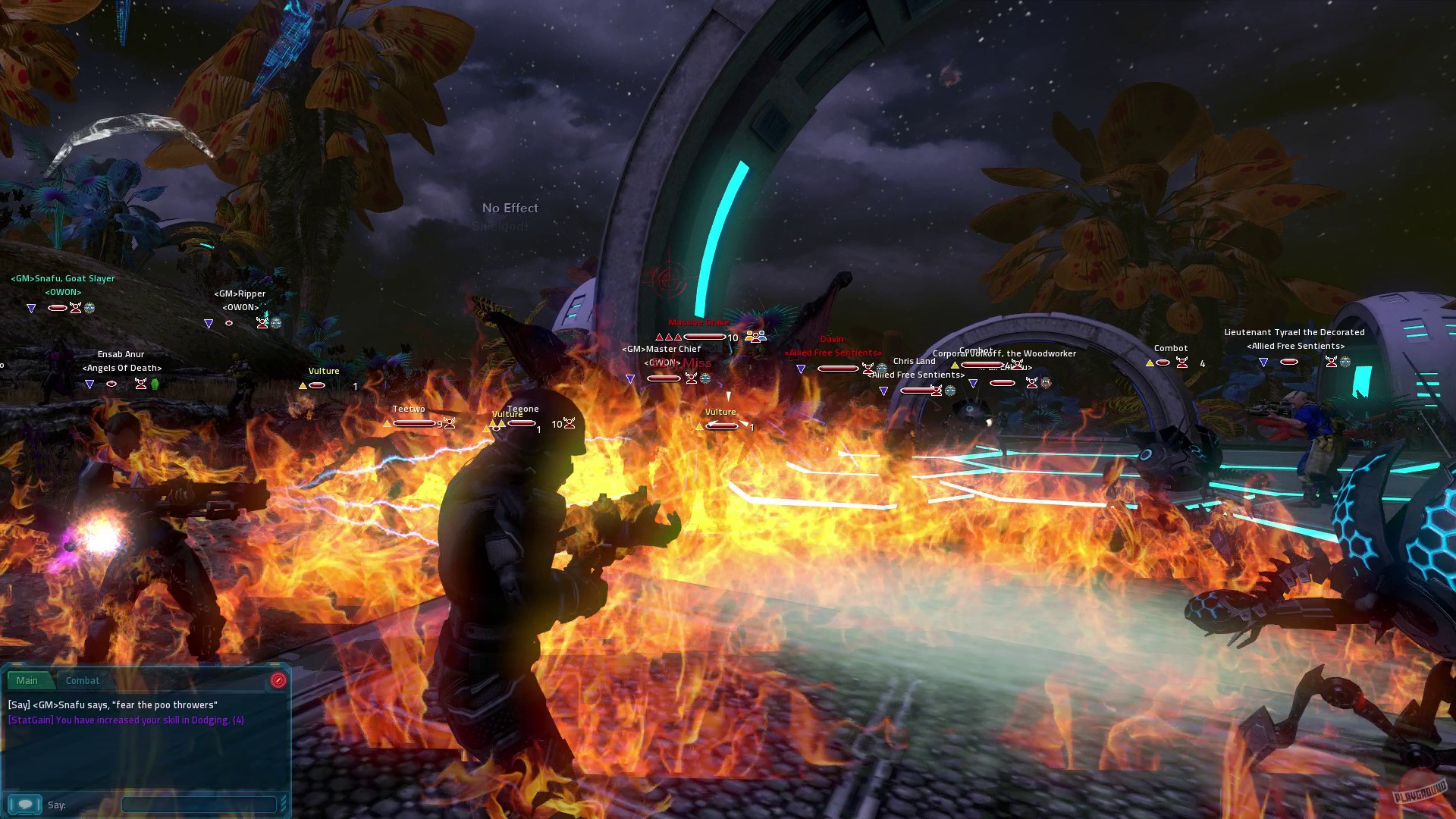Viewport: 1456px width, 819px height.
Task: Click the green figure icon beside Ensab Anur
Action: (x=155, y=384)
